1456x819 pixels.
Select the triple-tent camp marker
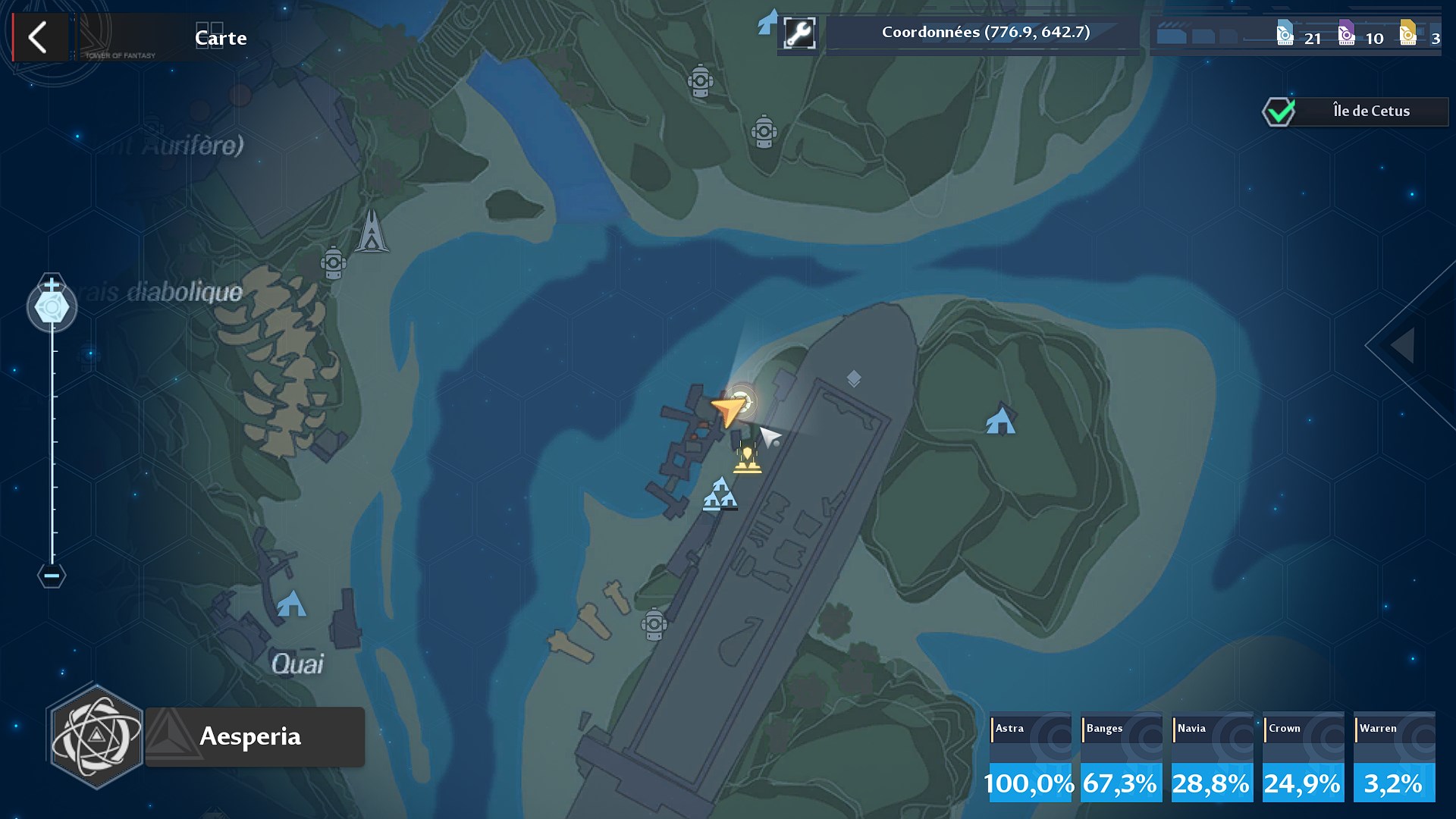pyautogui.click(x=720, y=494)
